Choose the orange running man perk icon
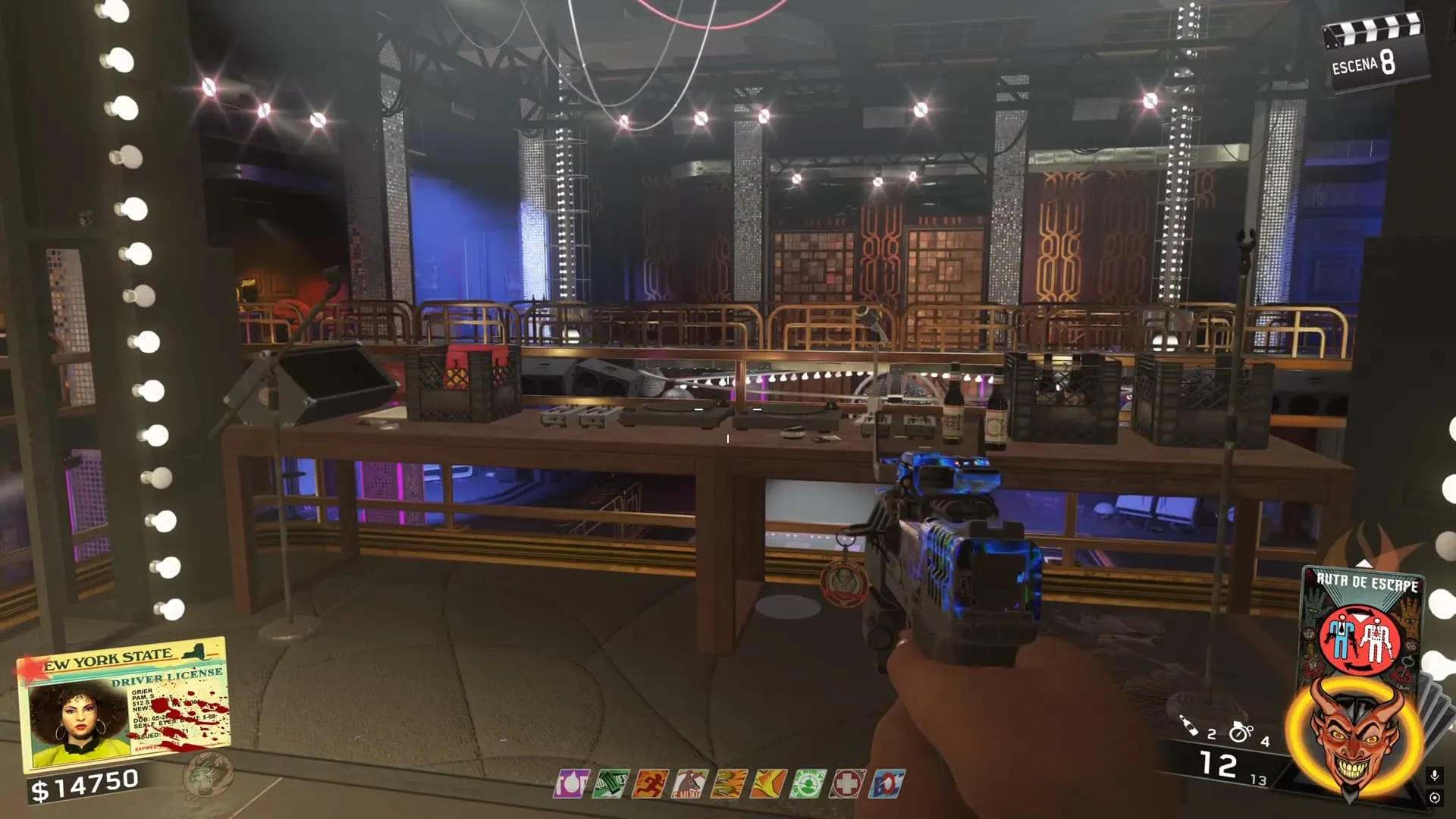This screenshot has height=819, width=1456. 650,783
